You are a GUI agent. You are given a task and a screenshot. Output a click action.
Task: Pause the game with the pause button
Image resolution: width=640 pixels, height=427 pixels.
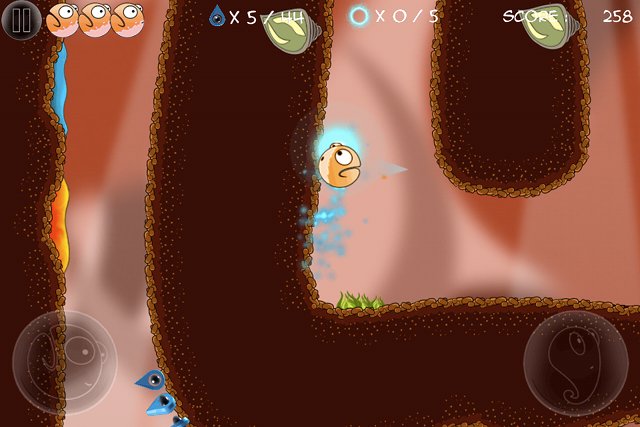(21, 20)
